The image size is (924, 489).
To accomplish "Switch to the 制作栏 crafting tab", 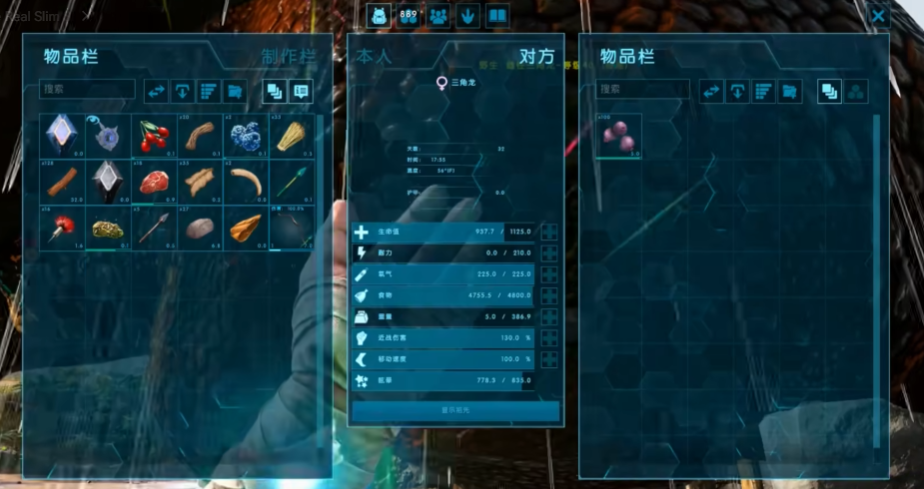I will 288,57.
